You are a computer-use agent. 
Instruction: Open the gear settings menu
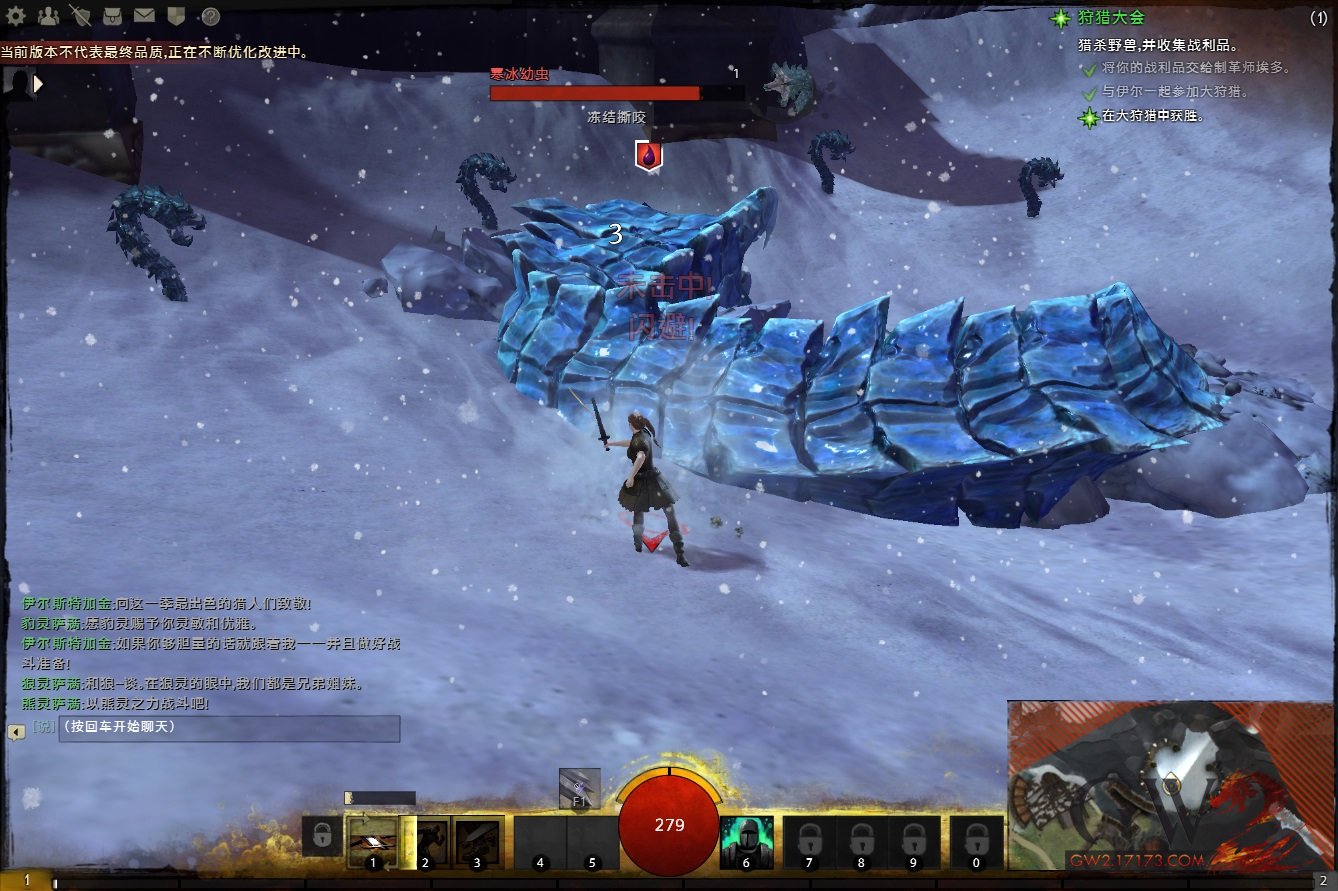(16, 15)
